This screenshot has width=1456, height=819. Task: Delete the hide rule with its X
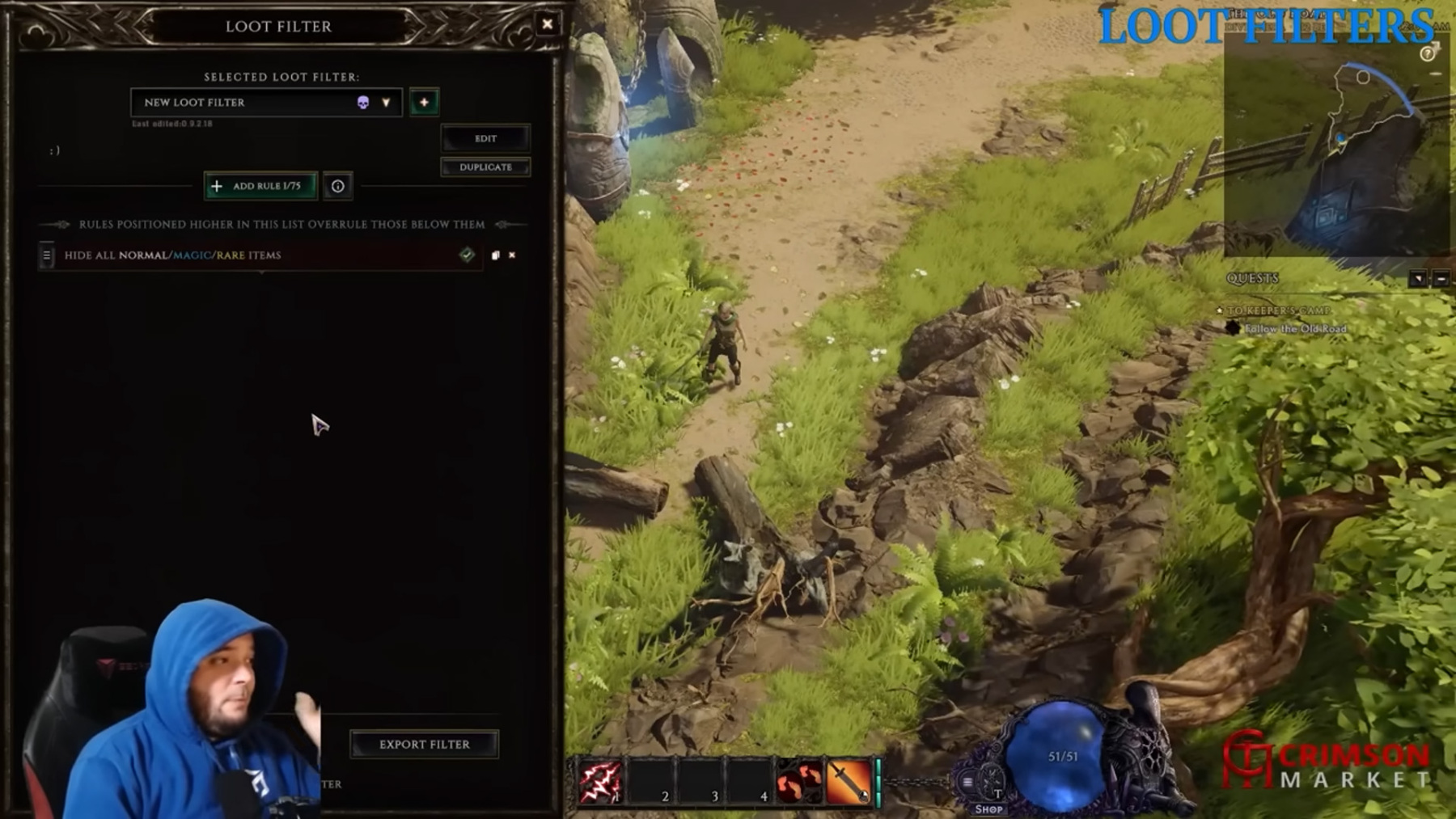pyautogui.click(x=512, y=255)
